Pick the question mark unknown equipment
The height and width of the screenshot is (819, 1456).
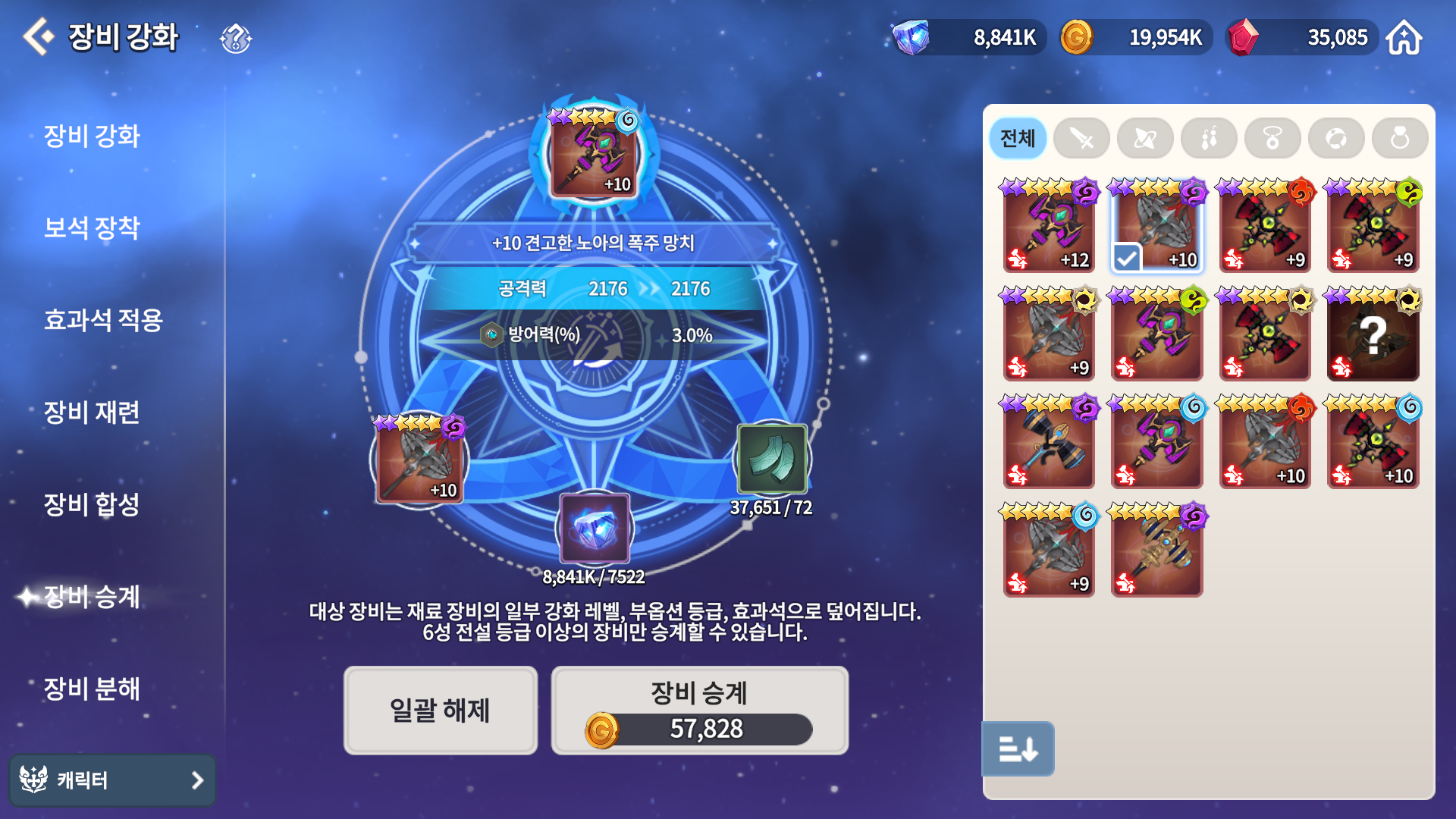[x=1373, y=334]
